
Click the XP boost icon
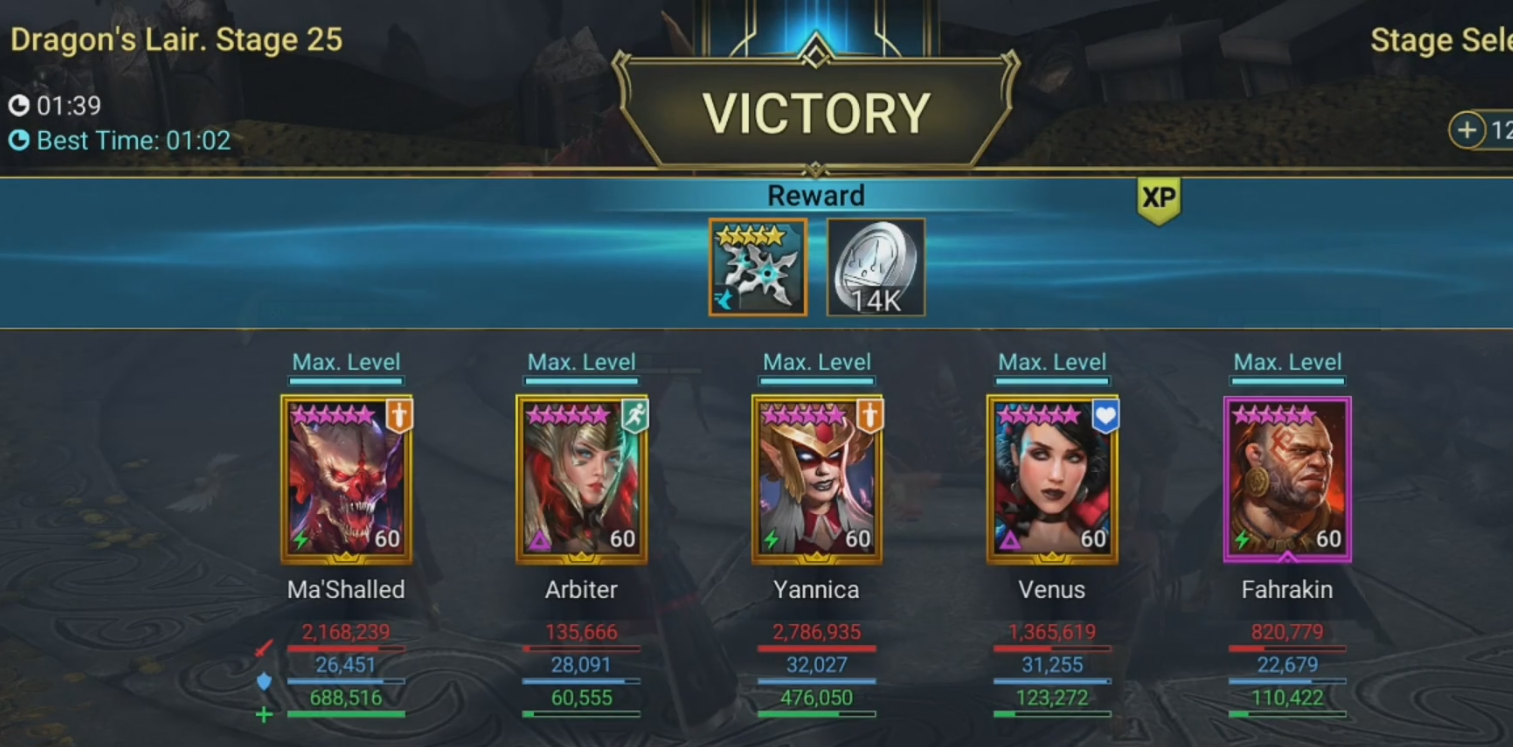pyautogui.click(x=1160, y=198)
